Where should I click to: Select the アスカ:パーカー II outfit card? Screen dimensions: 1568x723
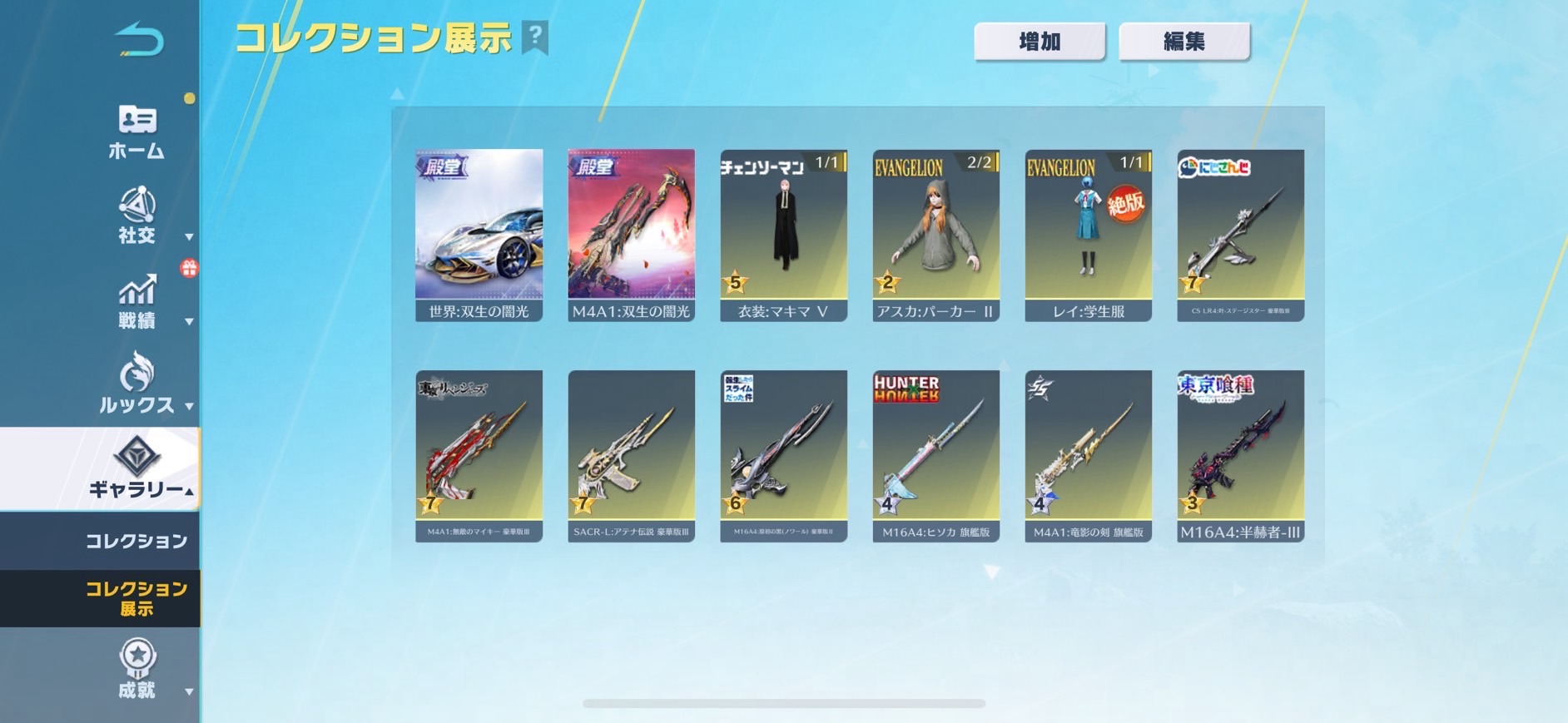pos(935,235)
